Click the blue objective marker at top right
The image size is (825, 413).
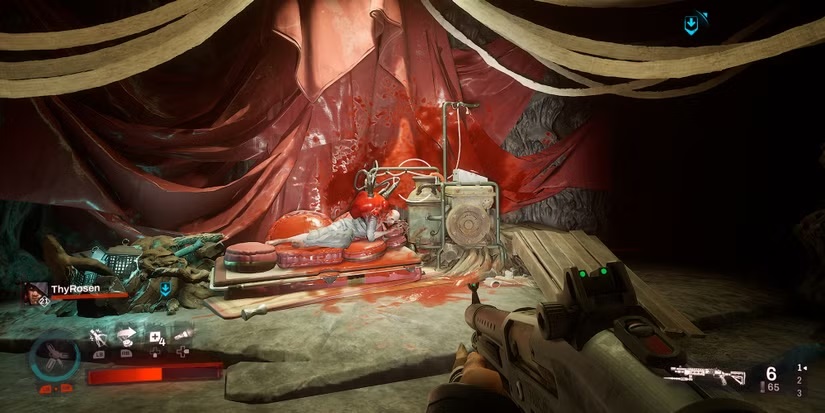pyautogui.click(x=691, y=24)
